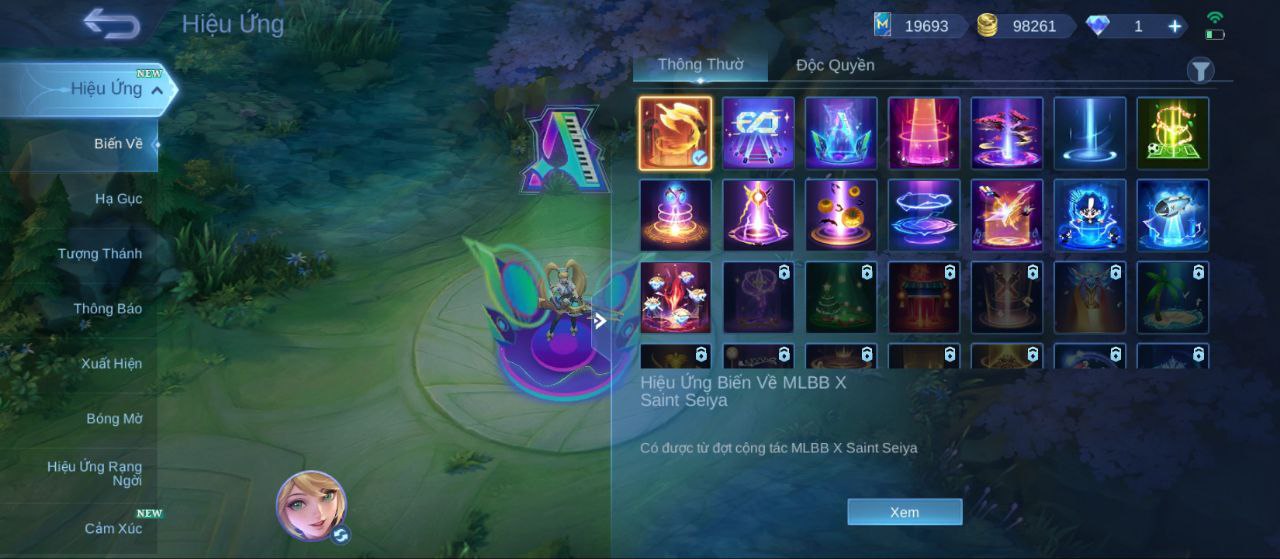Switch to the Độc Quyền tab
The width and height of the screenshot is (1280, 559).
click(x=835, y=66)
